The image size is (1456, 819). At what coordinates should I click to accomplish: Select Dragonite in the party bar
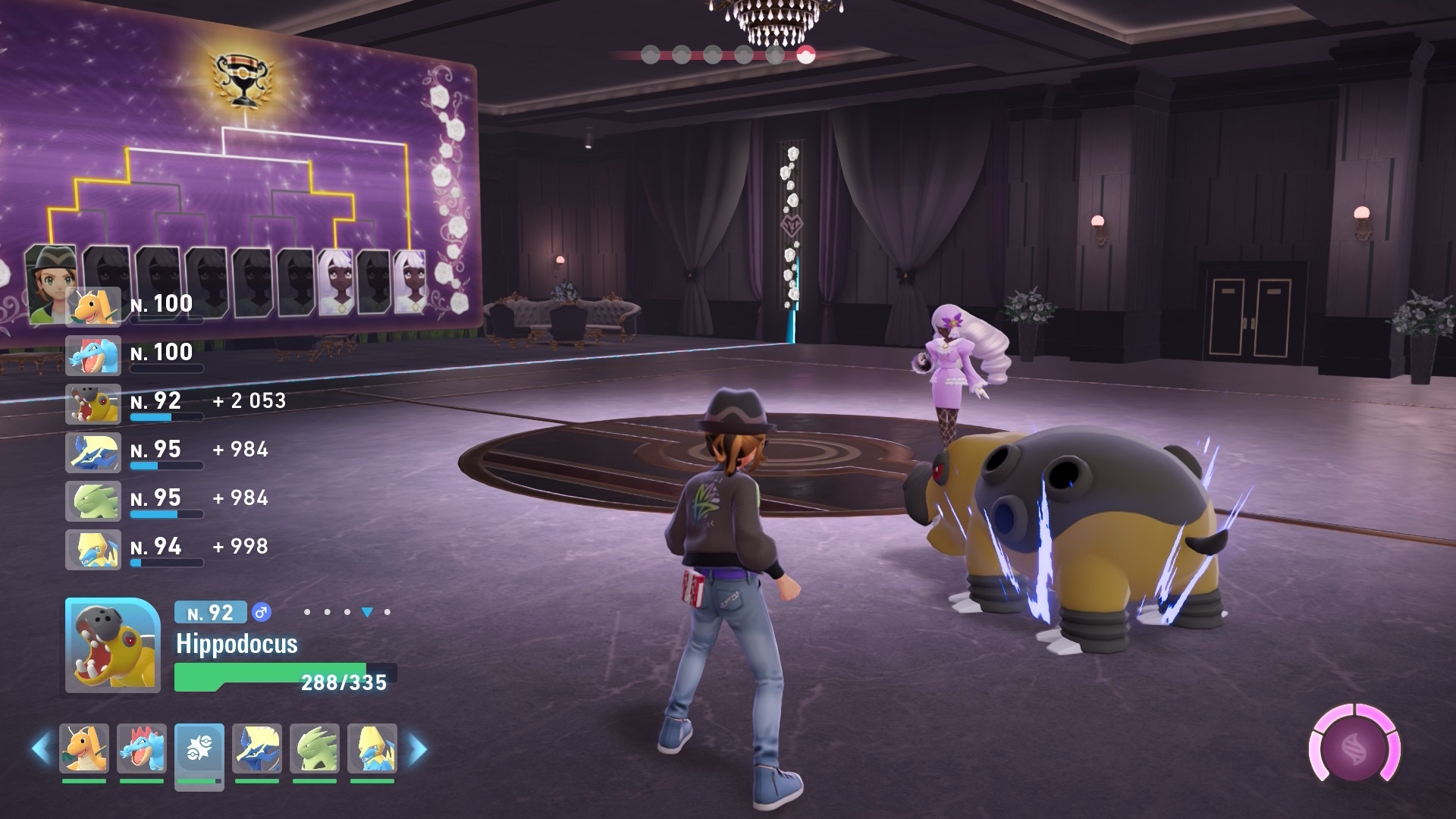pos(84,748)
